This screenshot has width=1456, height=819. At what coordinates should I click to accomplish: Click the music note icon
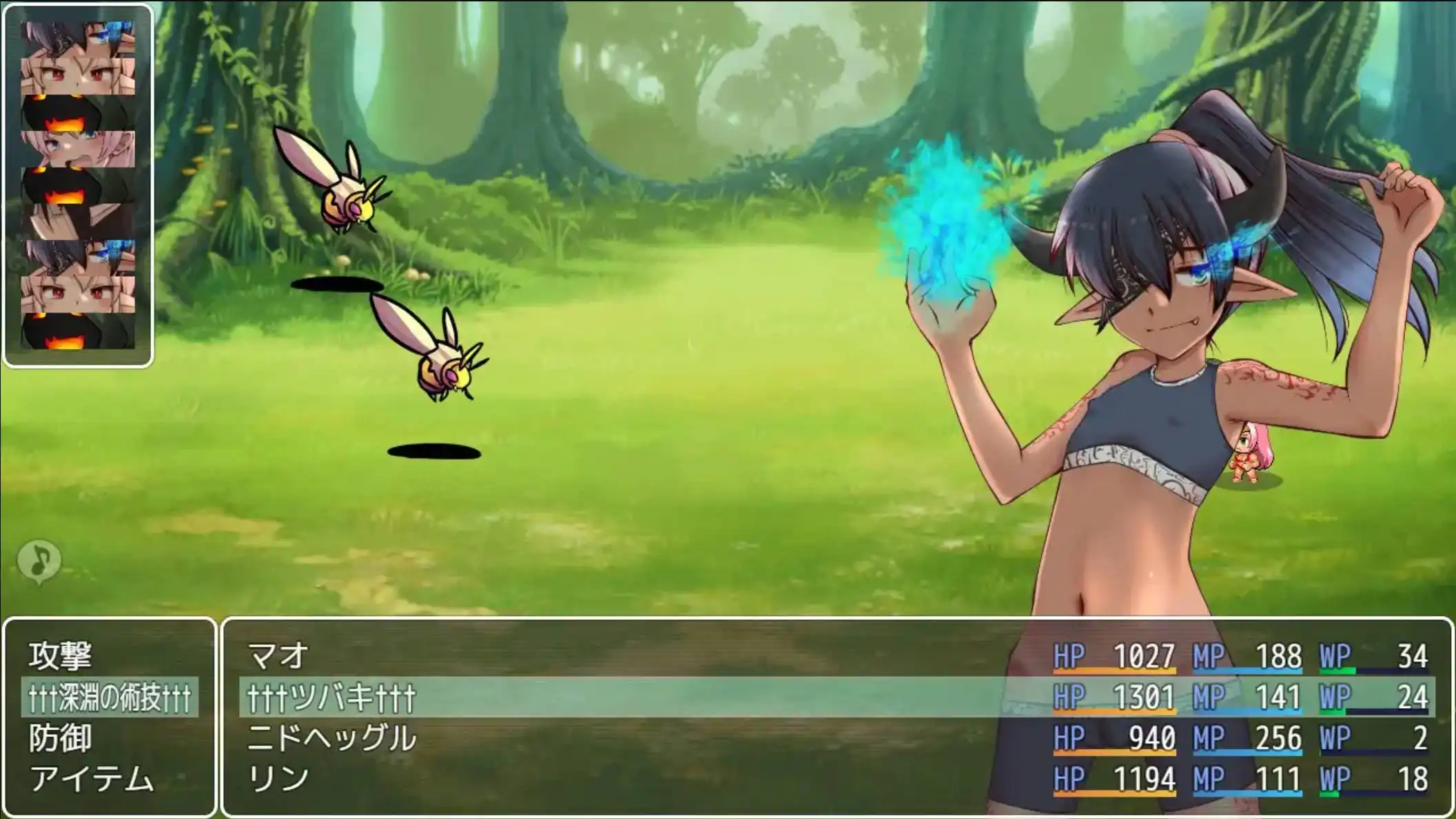(x=39, y=560)
